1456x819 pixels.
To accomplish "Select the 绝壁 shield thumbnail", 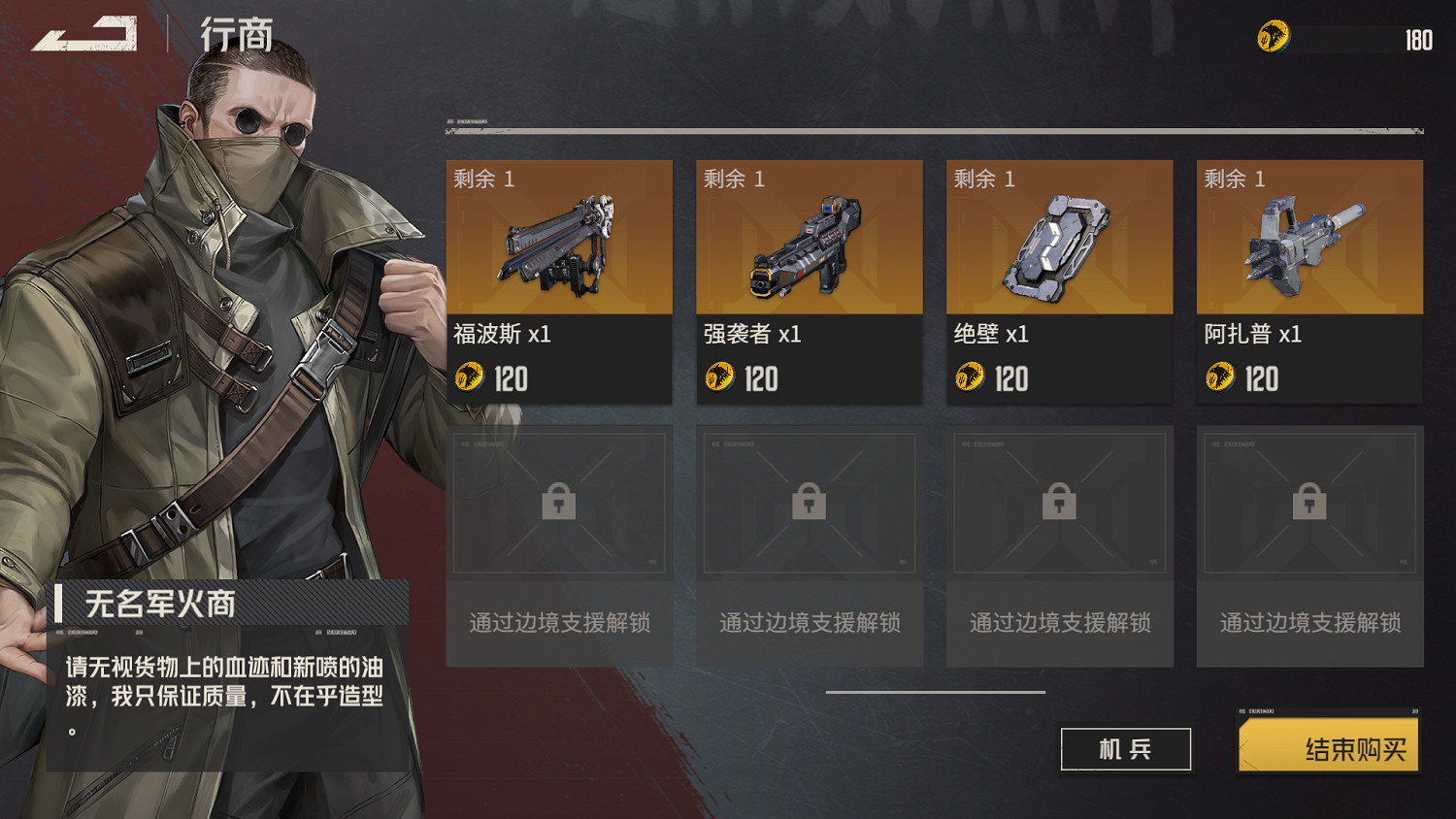I will (x=1059, y=243).
